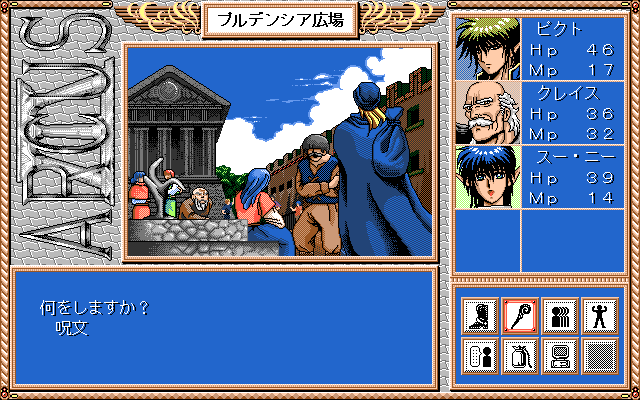Select the boot move command icon

pos(481,316)
